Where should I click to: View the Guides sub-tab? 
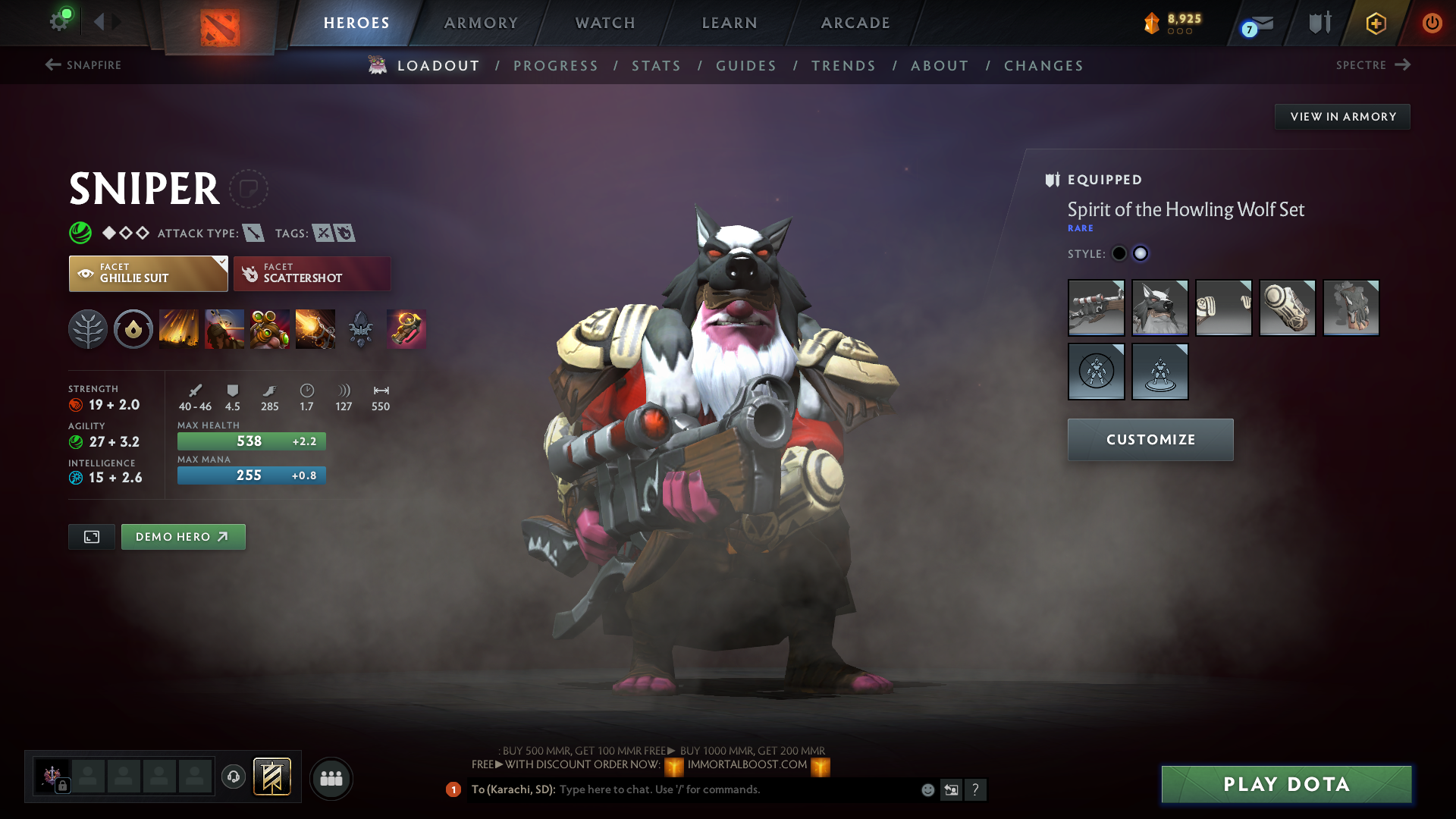tap(746, 66)
